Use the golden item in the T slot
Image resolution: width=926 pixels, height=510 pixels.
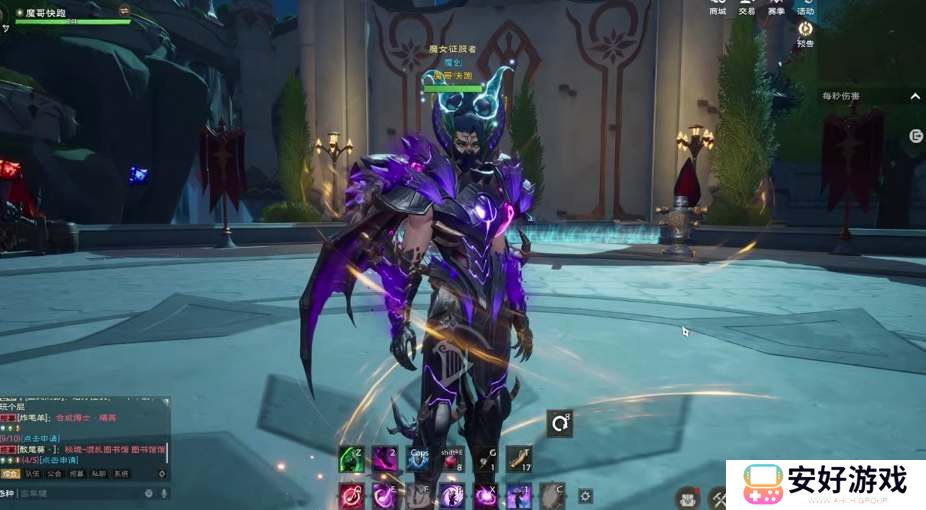[519, 459]
